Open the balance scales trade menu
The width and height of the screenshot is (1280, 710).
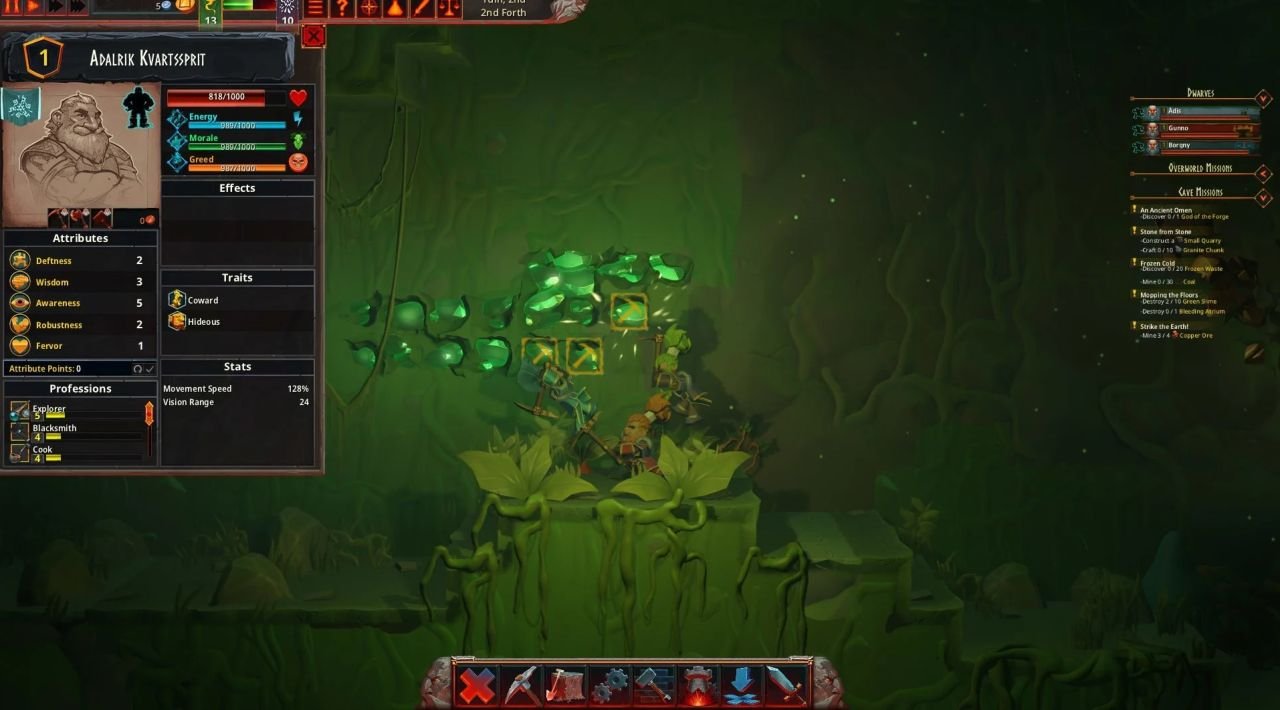coord(449,8)
